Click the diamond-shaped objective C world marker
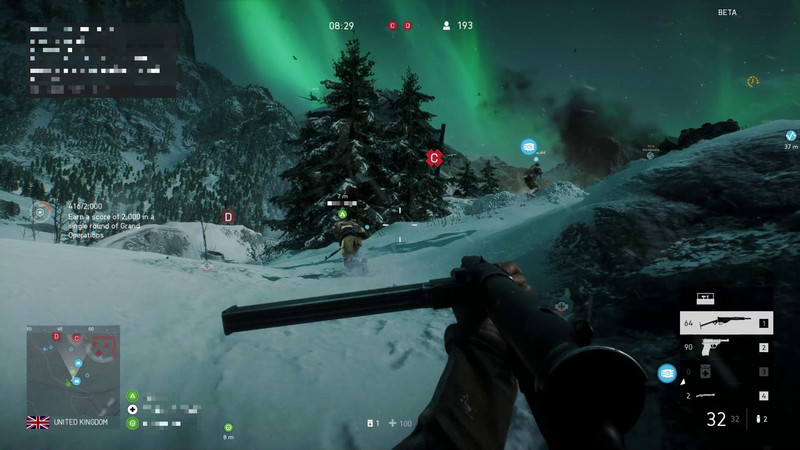 tap(434, 158)
